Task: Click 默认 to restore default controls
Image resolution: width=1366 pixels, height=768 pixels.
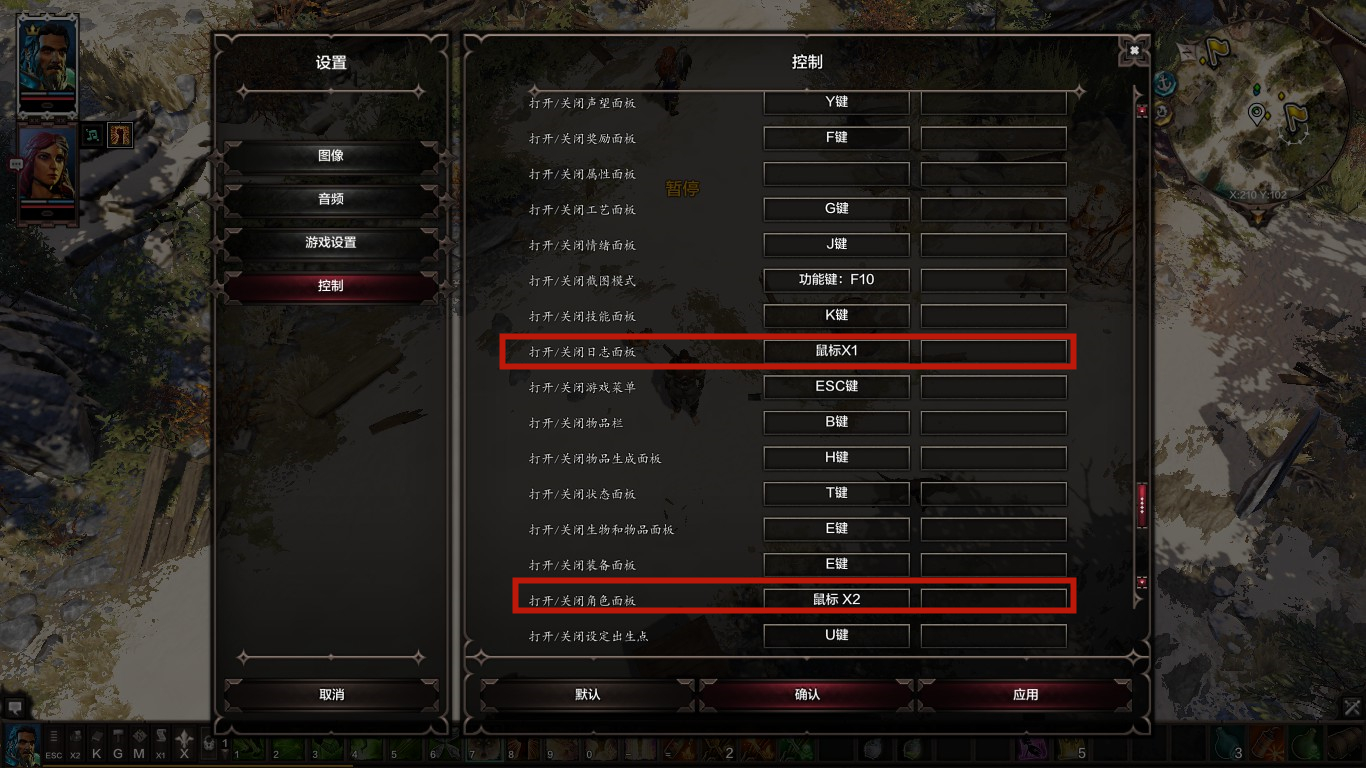Action: click(586, 694)
